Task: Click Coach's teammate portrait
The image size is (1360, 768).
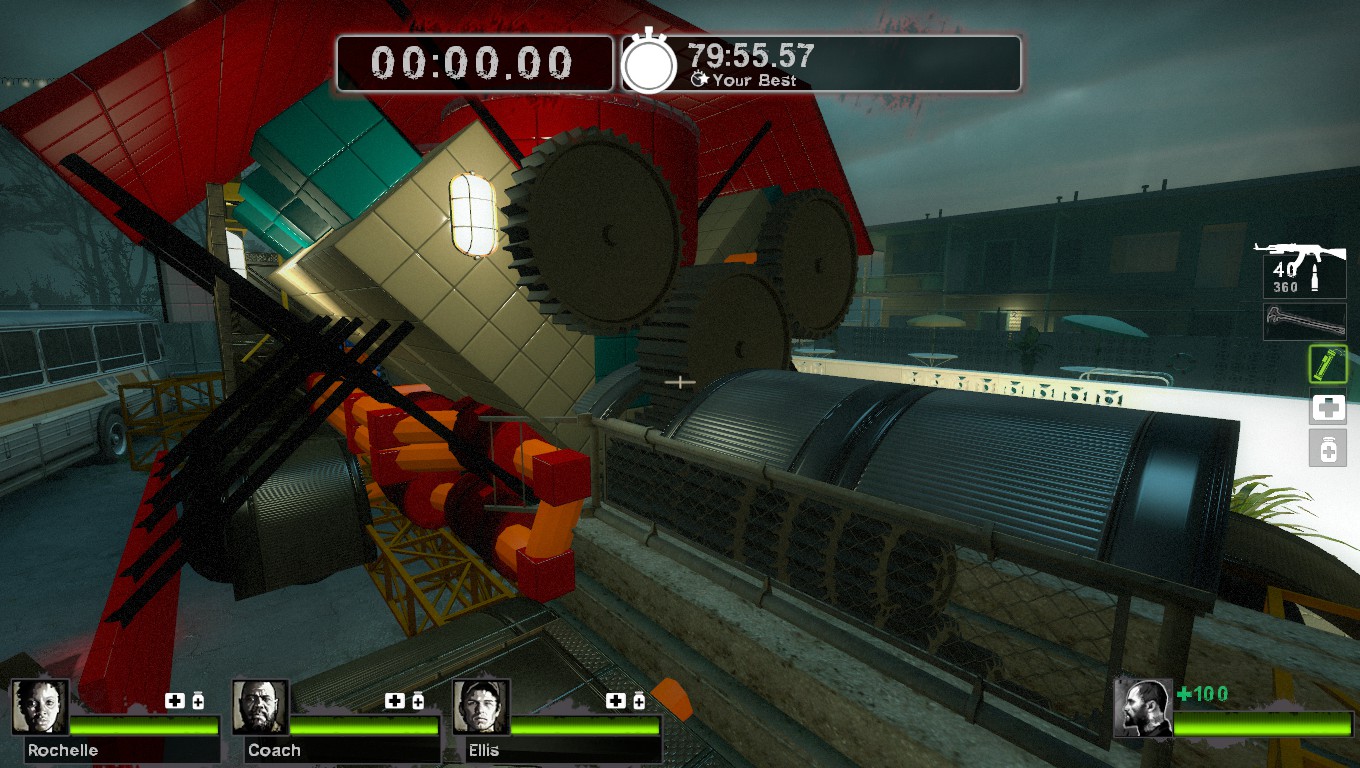Action: point(261,707)
